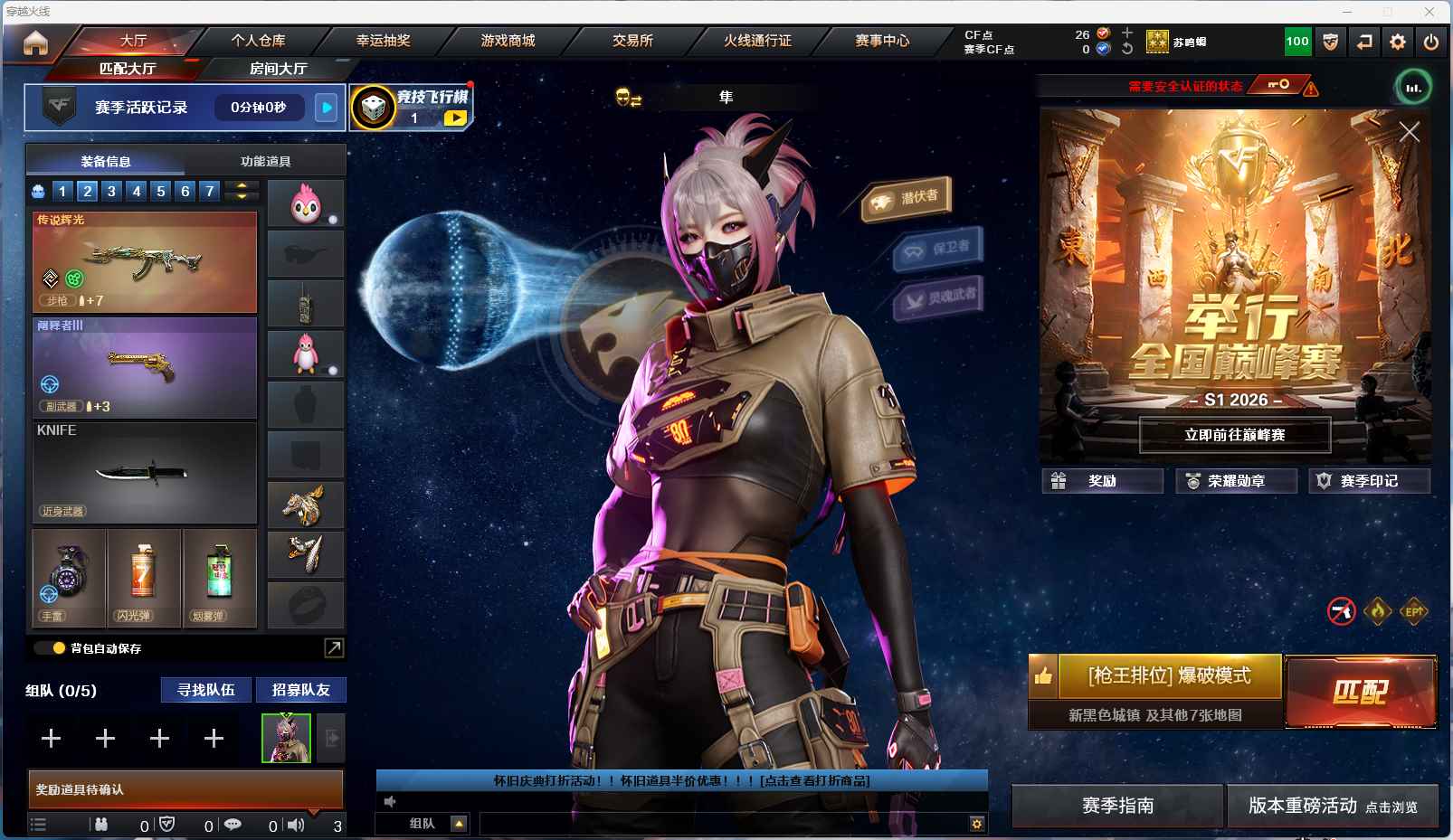This screenshot has width=1453, height=840.
Task: Choose backpack number 3
Action: 111,191
